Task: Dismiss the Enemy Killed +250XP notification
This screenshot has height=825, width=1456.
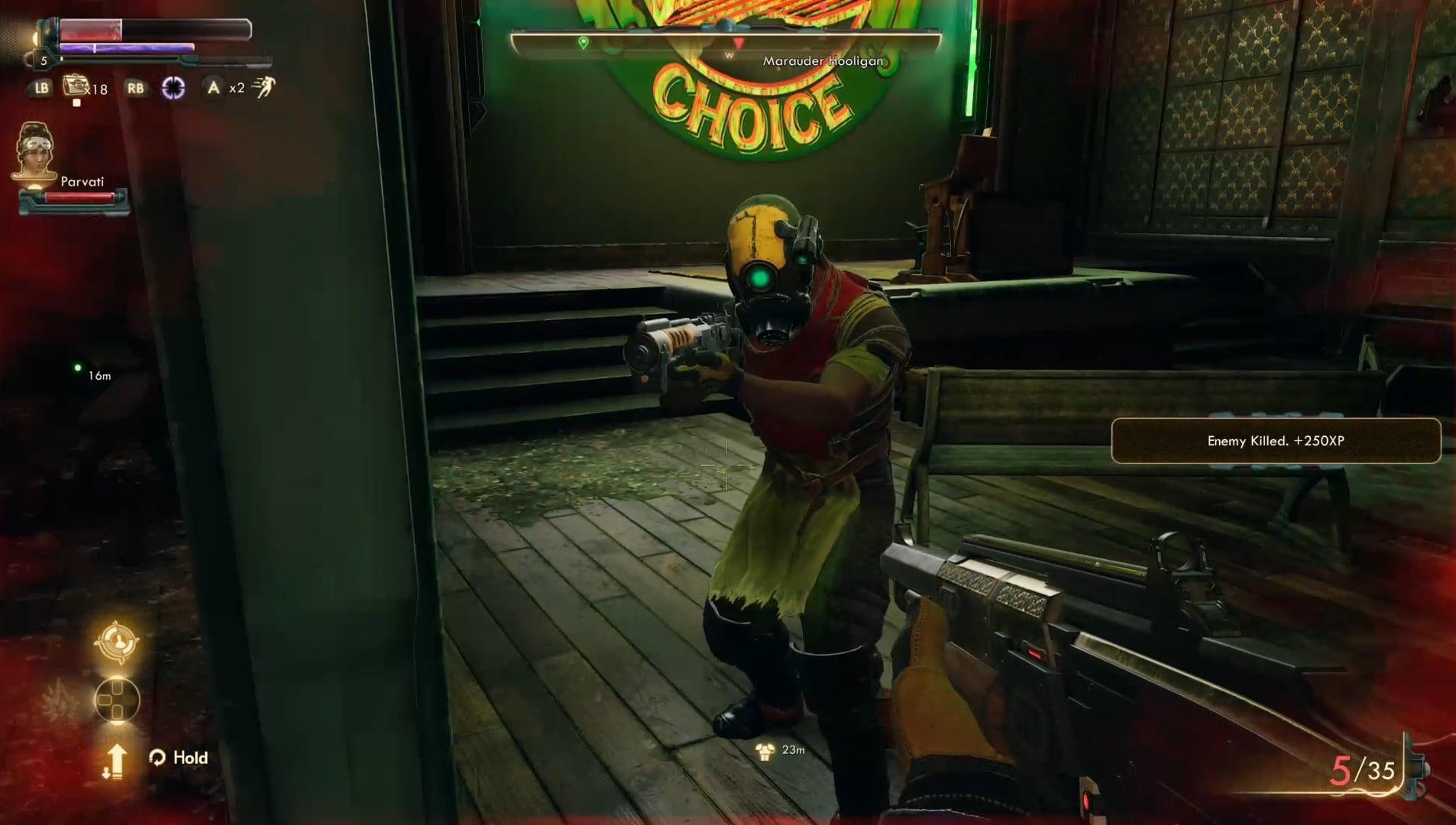Action: [x=1275, y=441]
